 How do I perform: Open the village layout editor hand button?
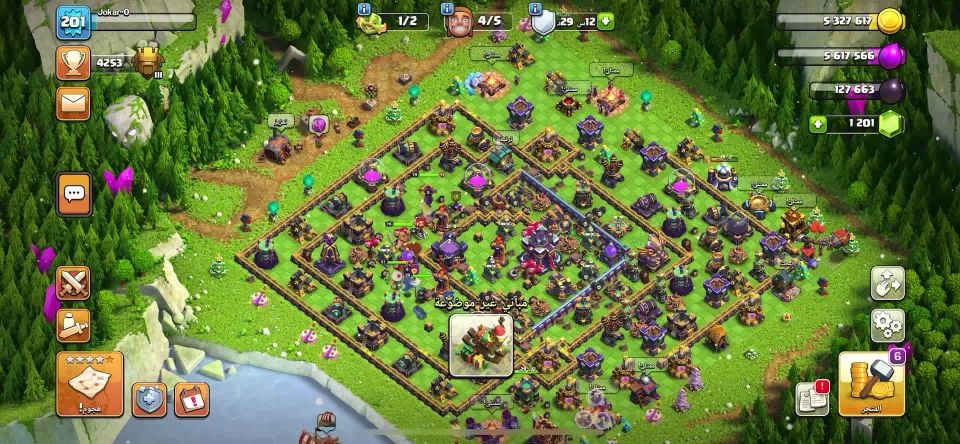click(x=887, y=283)
